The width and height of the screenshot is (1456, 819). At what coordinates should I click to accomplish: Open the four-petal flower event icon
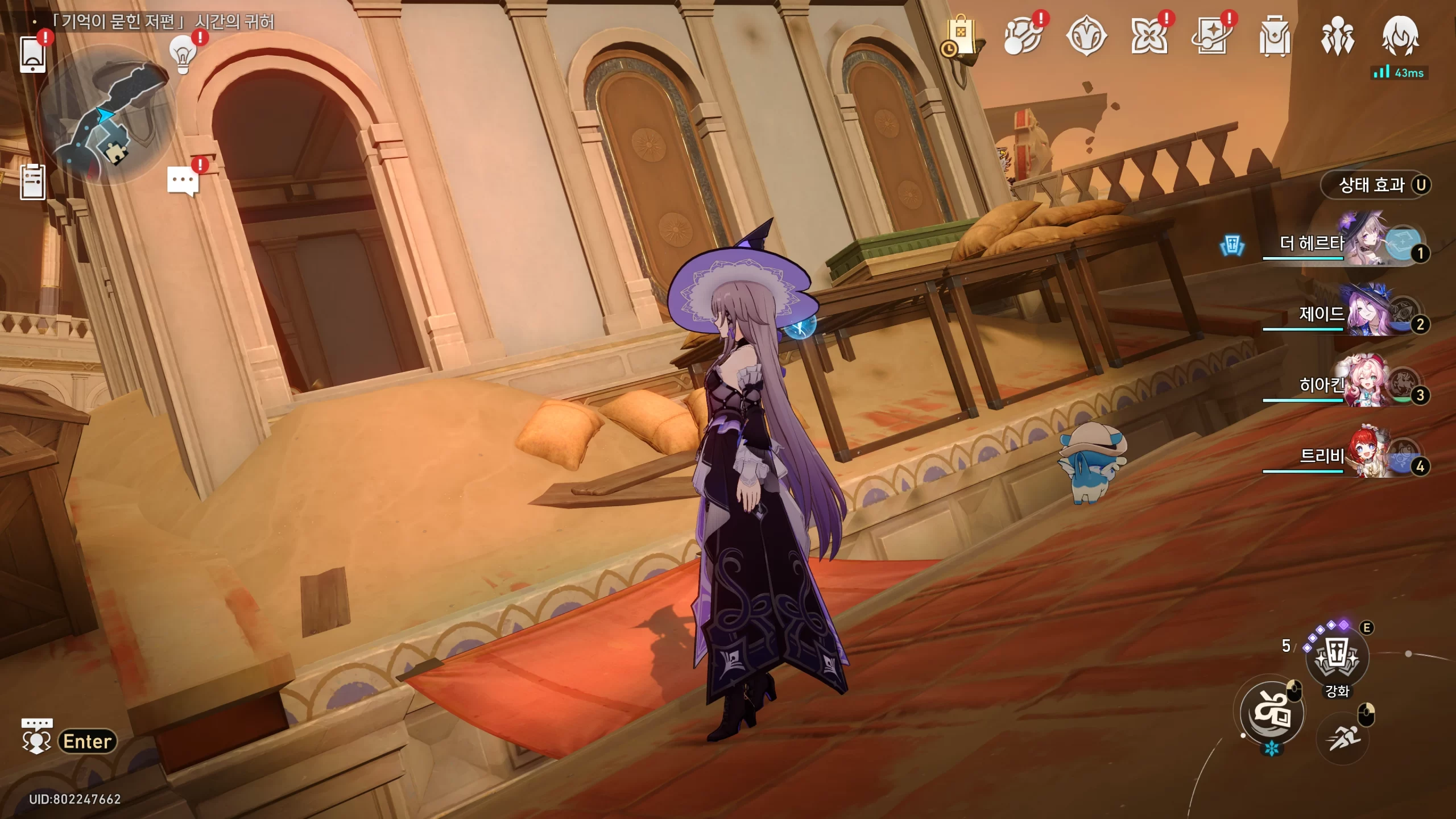pyautogui.click(x=1149, y=36)
